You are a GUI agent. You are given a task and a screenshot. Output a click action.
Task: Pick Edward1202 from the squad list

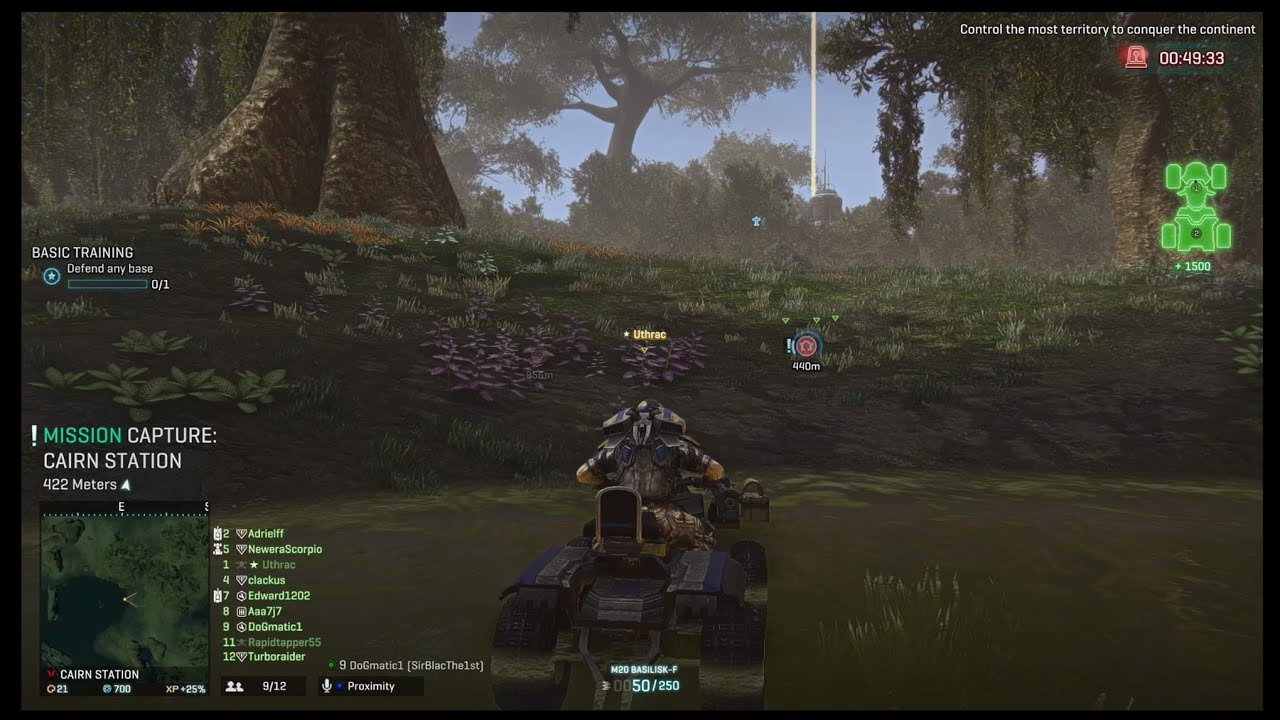[x=278, y=596]
